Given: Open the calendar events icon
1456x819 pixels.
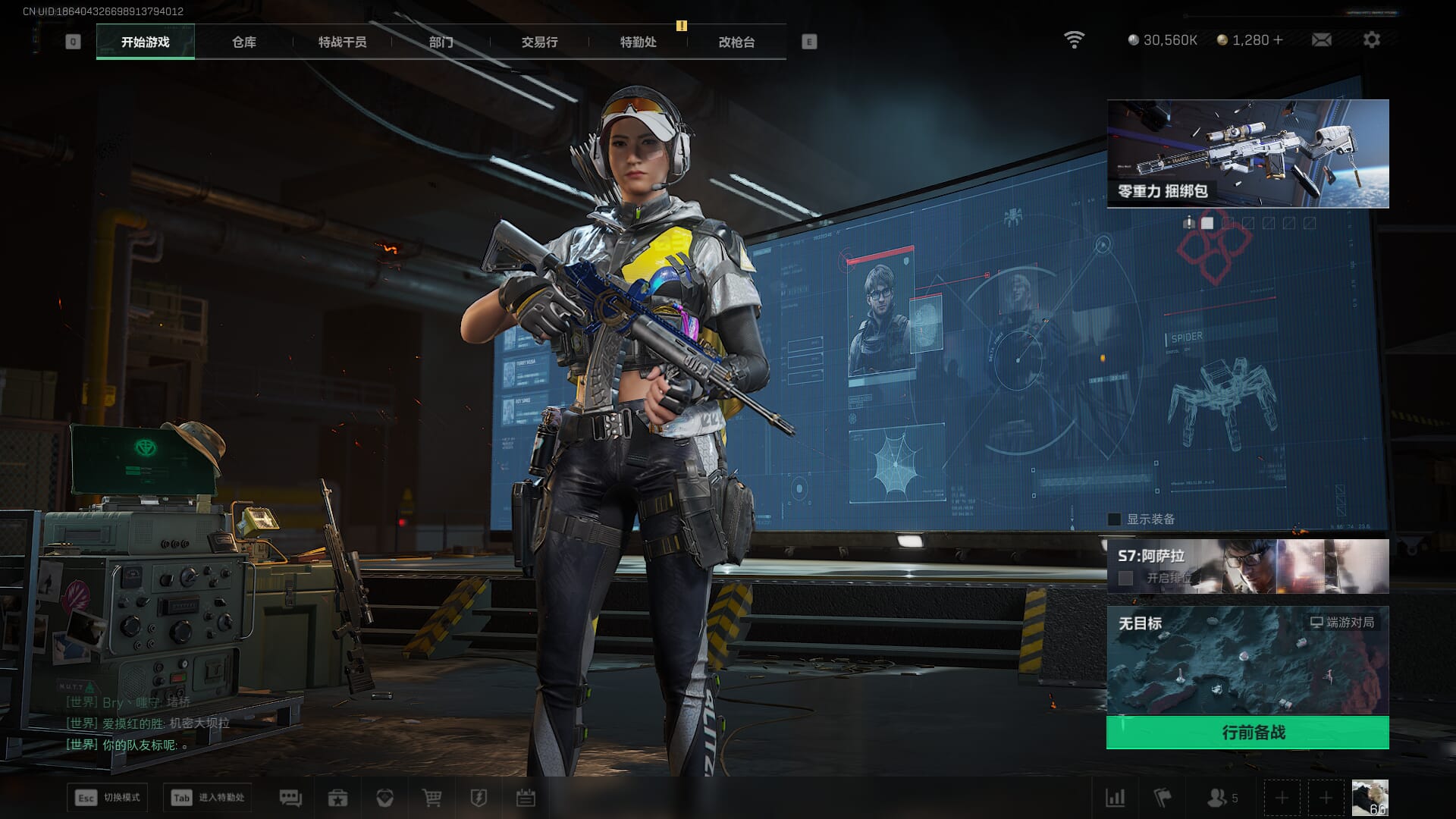Looking at the screenshot, I should click(x=526, y=798).
